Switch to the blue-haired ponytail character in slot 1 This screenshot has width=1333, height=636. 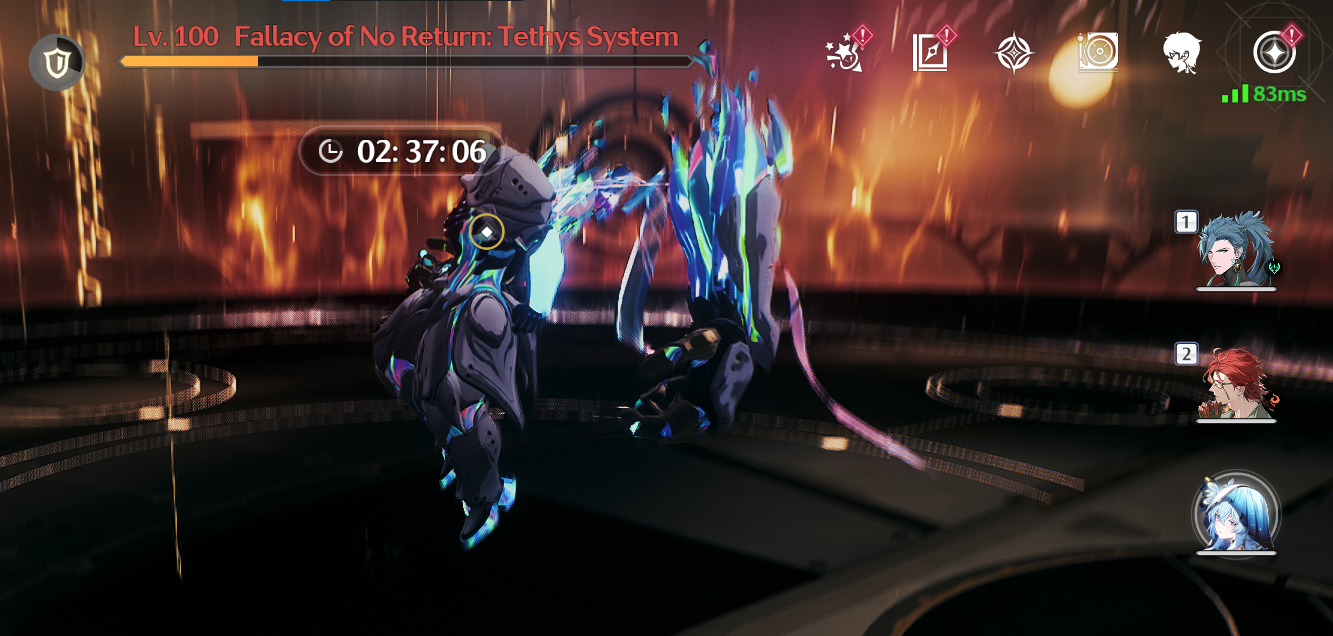coord(1237,251)
